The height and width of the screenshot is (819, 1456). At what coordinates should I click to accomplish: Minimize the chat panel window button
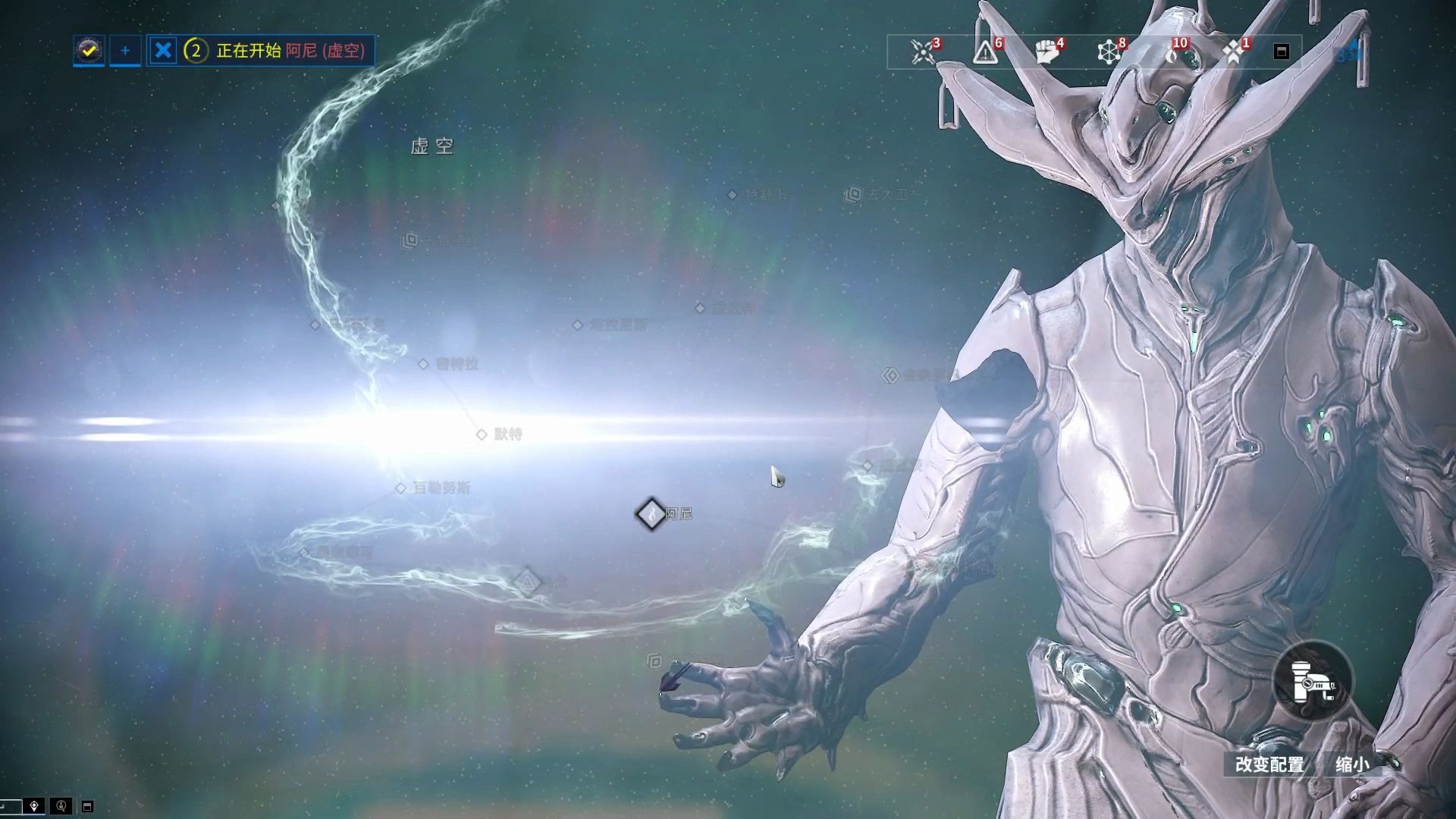87,806
